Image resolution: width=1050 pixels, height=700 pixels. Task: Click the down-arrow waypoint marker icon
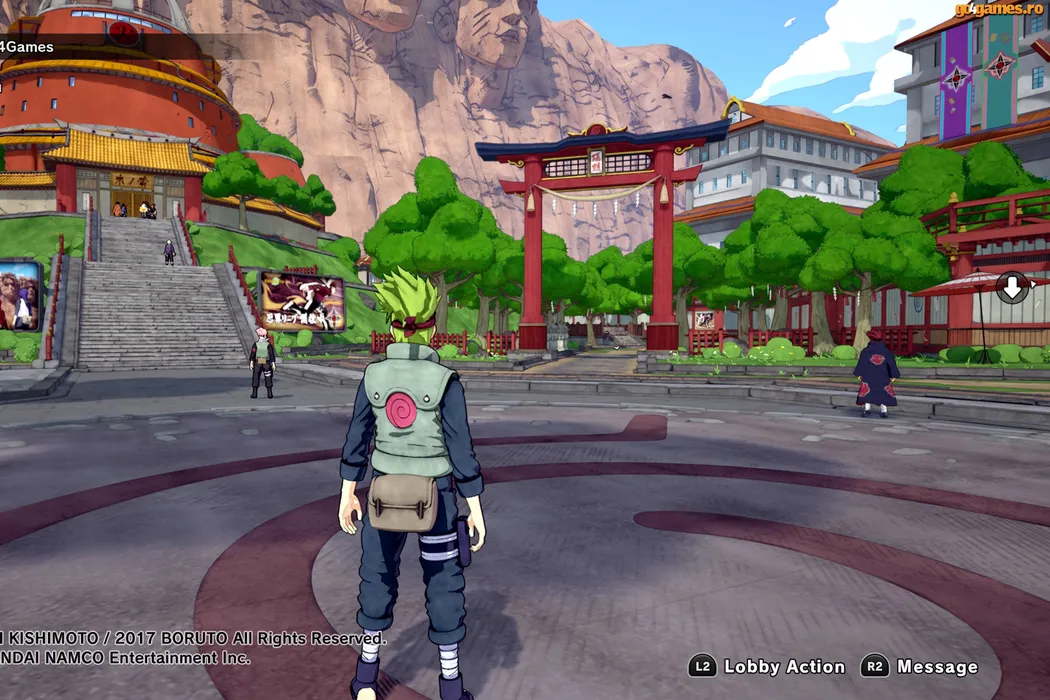point(1012,288)
